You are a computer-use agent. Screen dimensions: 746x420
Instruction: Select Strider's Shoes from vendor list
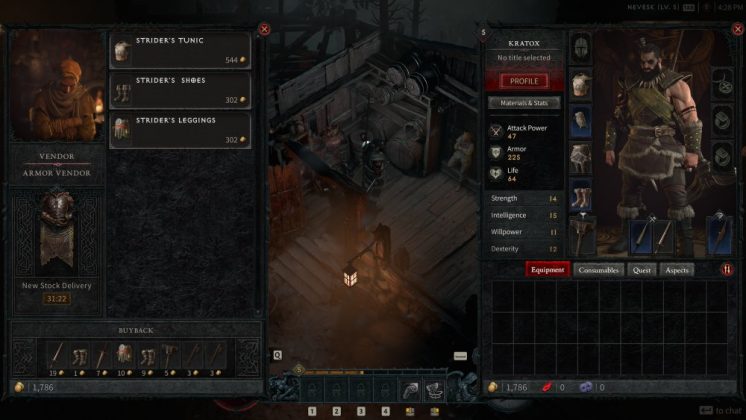[x=180, y=89]
